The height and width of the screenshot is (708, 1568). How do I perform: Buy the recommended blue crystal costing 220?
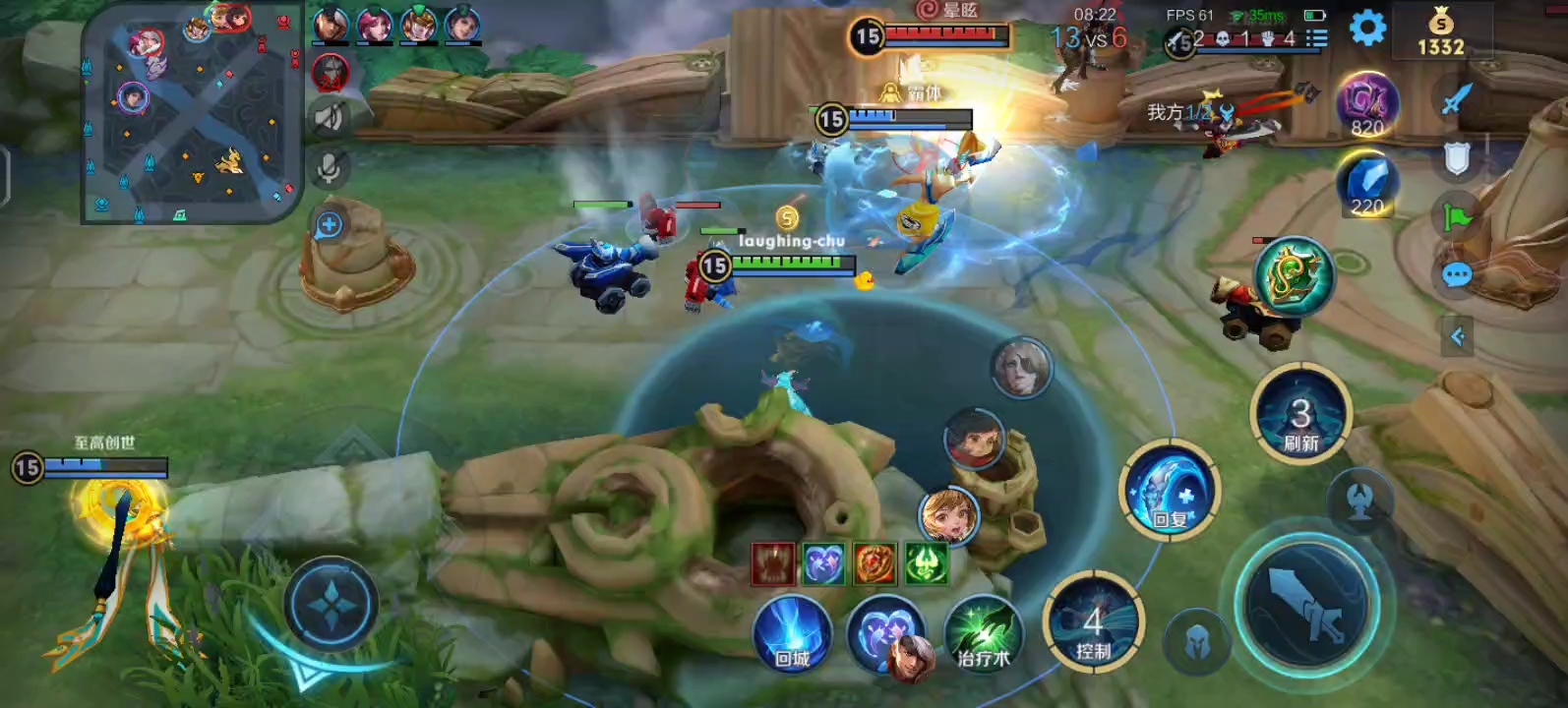pos(1367,183)
